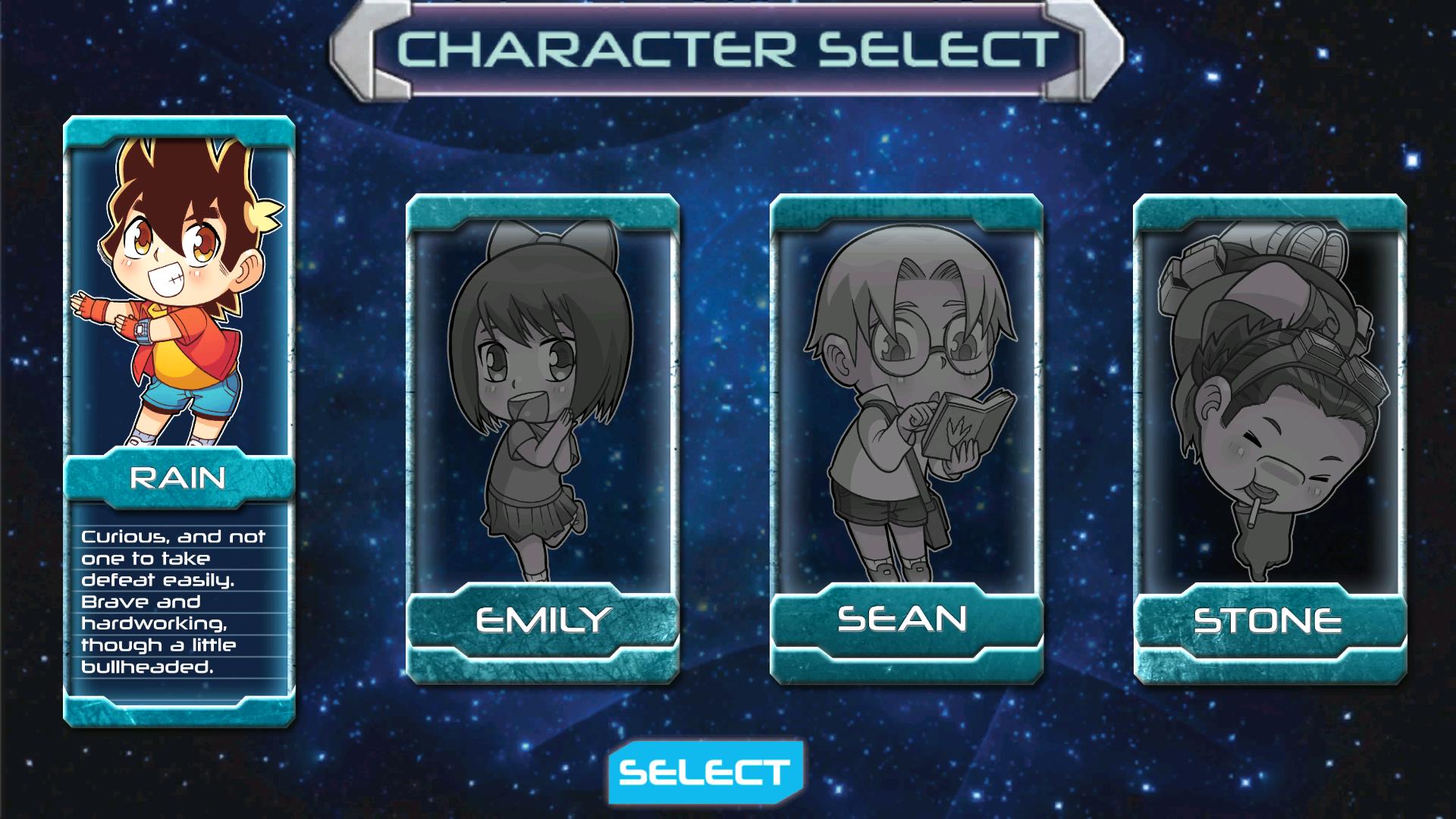Select Emily's grayed-out character portrait
This screenshot has width=1456, height=819.
(543, 394)
